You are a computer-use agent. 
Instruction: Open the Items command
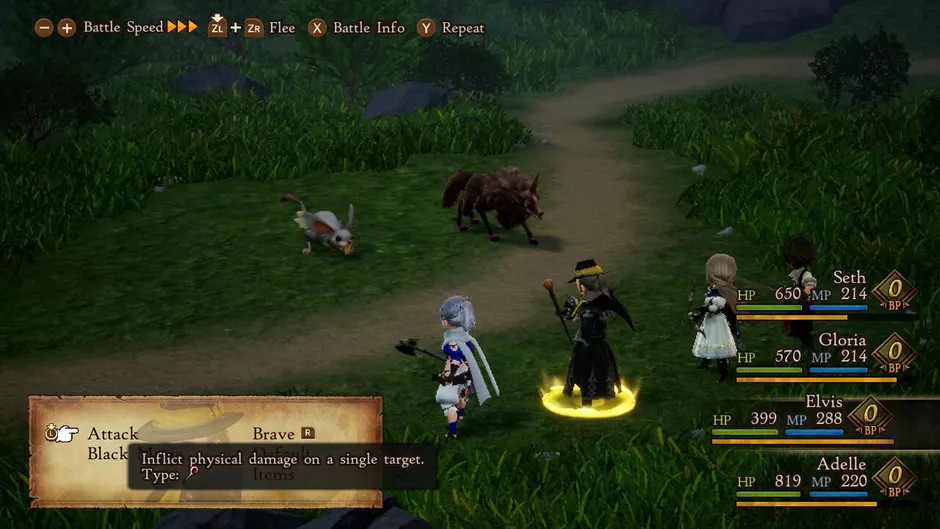(x=273, y=475)
